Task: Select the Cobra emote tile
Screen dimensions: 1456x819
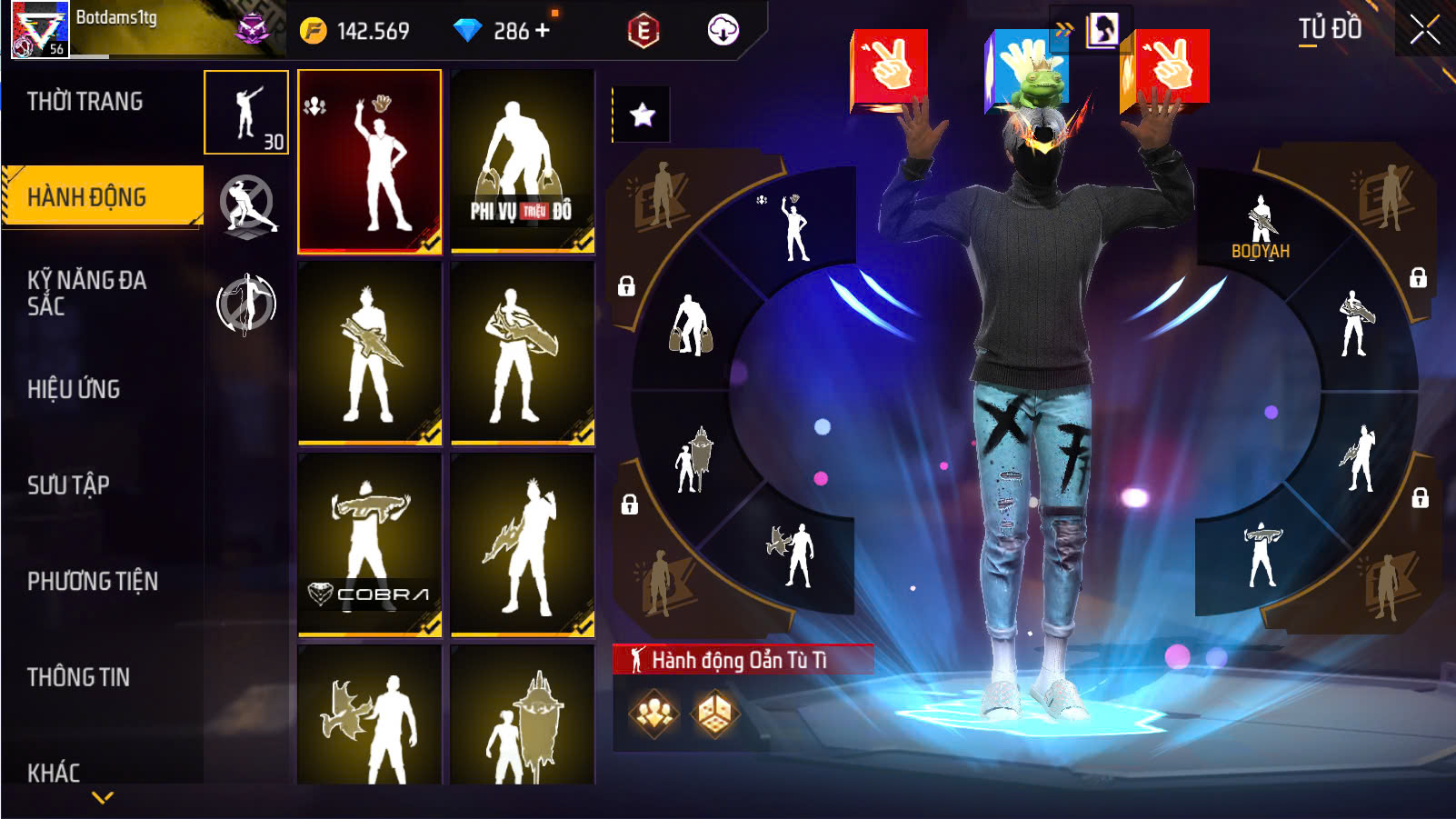Action: coord(370,544)
